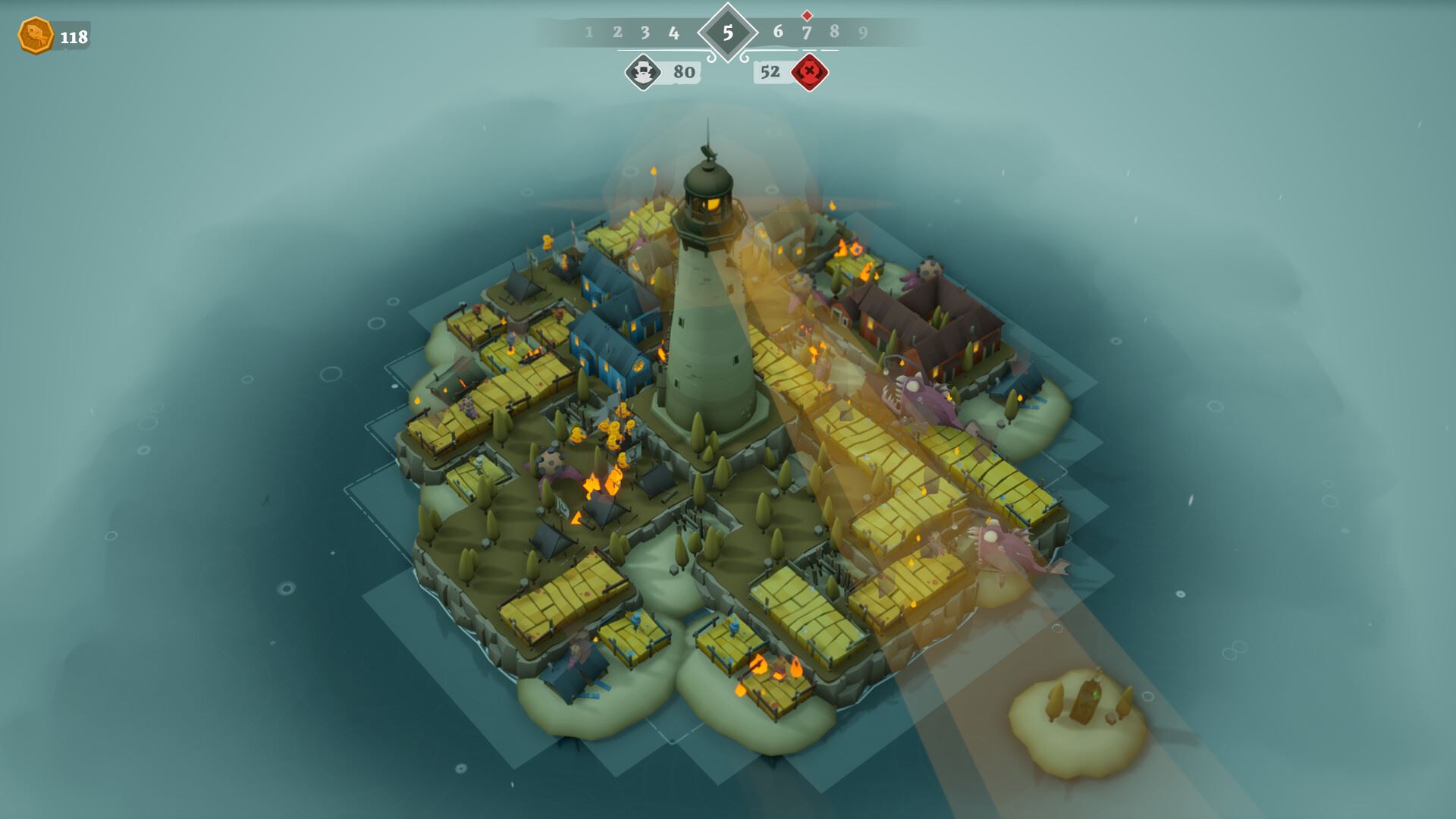This screenshot has width=1456, height=819.
Task: Click night 7 on the night tracker
Action: pos(806,33)
